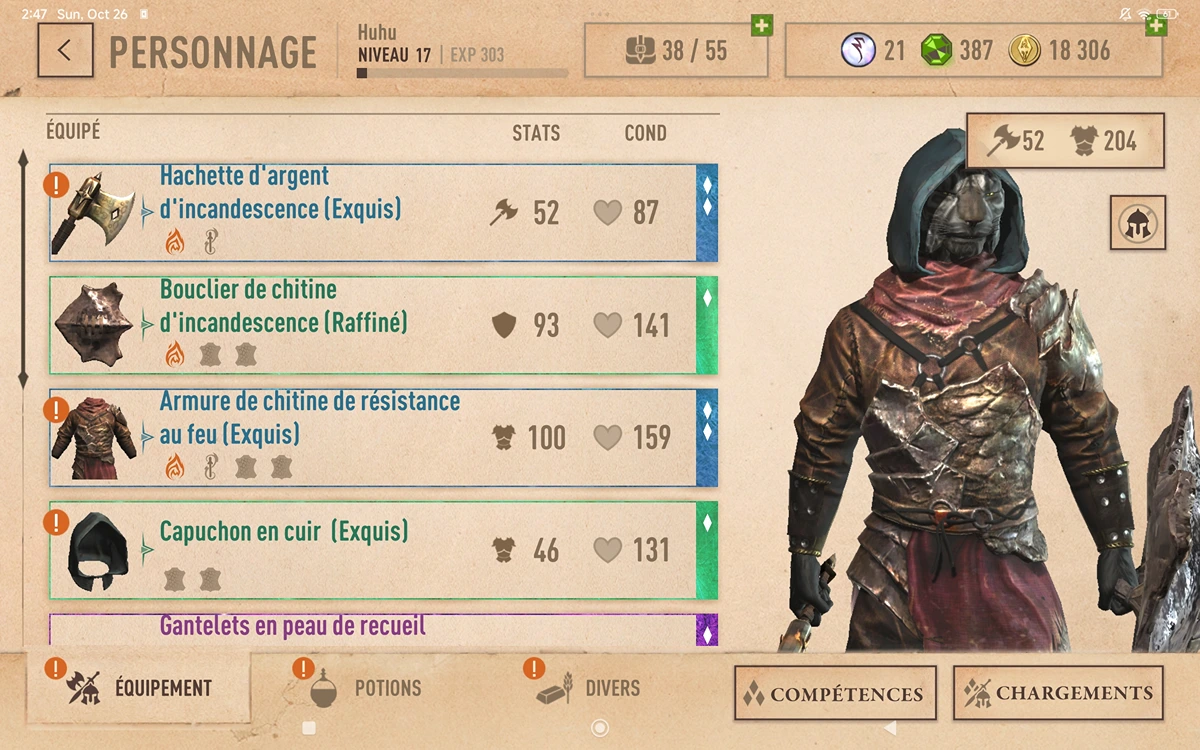The width and height of the screenshot is (1200, 750).
Task: Toggle the helmet visibility icon
Action: tap(1137, 223)
